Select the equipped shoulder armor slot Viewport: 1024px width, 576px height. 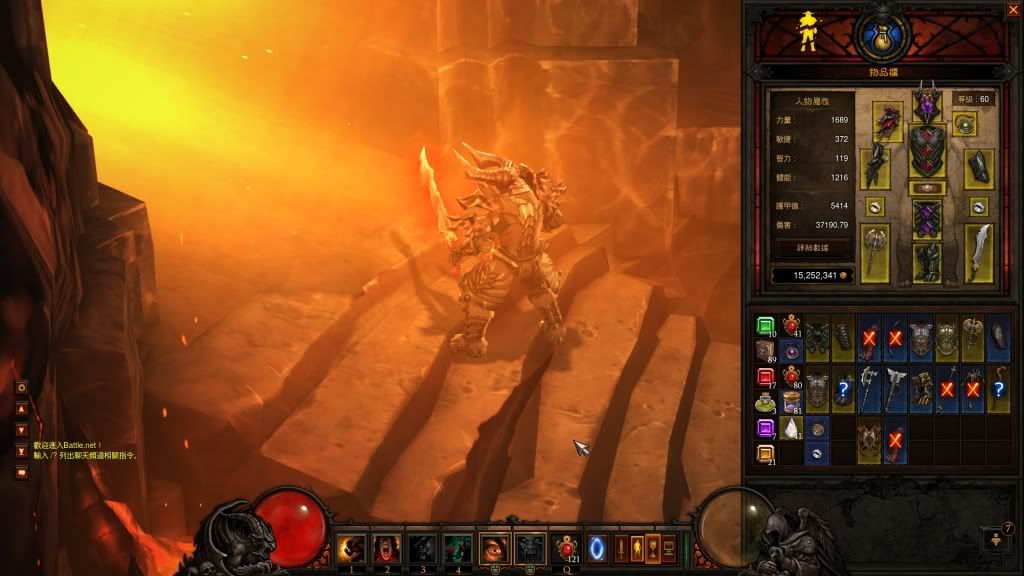tap(887, 119)
